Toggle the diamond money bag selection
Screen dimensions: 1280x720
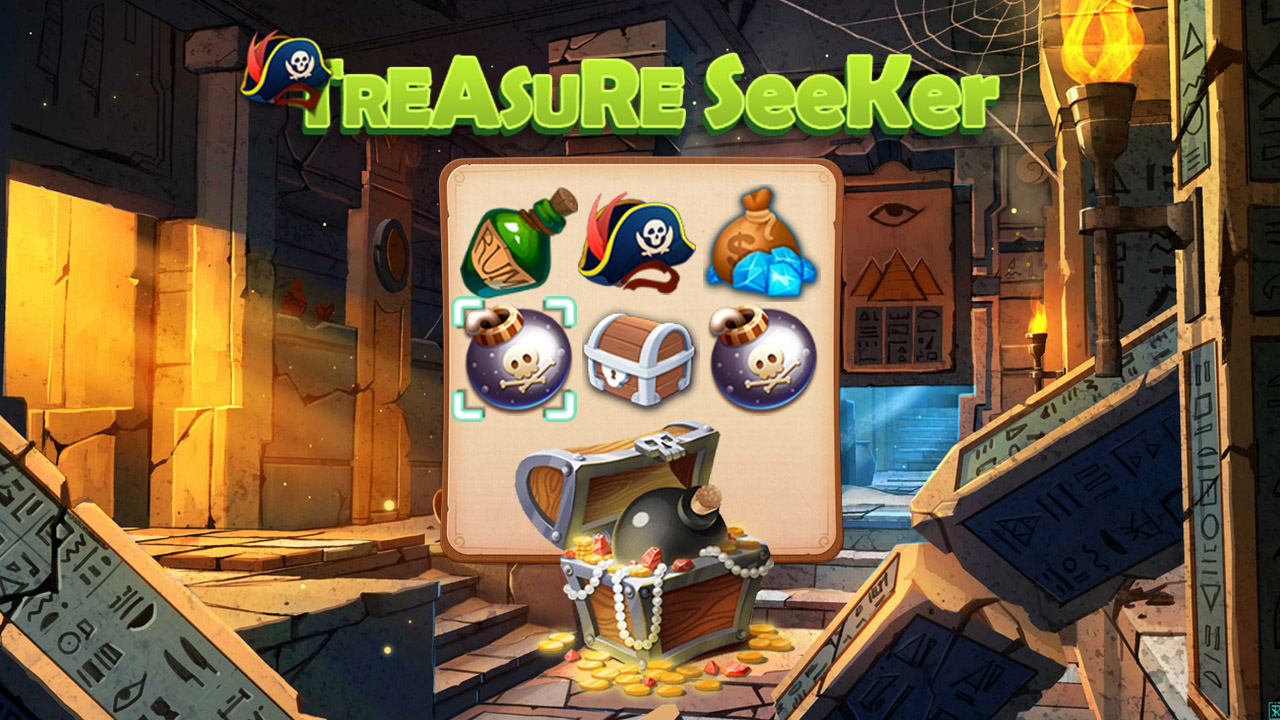point(764,248)
